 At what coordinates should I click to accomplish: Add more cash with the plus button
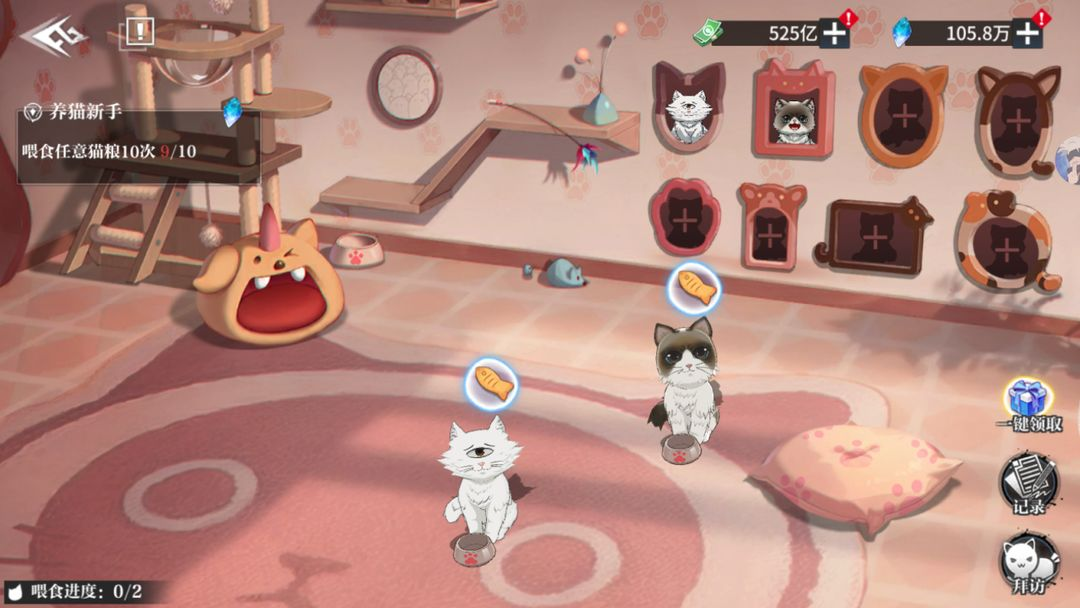click(834, 33)
